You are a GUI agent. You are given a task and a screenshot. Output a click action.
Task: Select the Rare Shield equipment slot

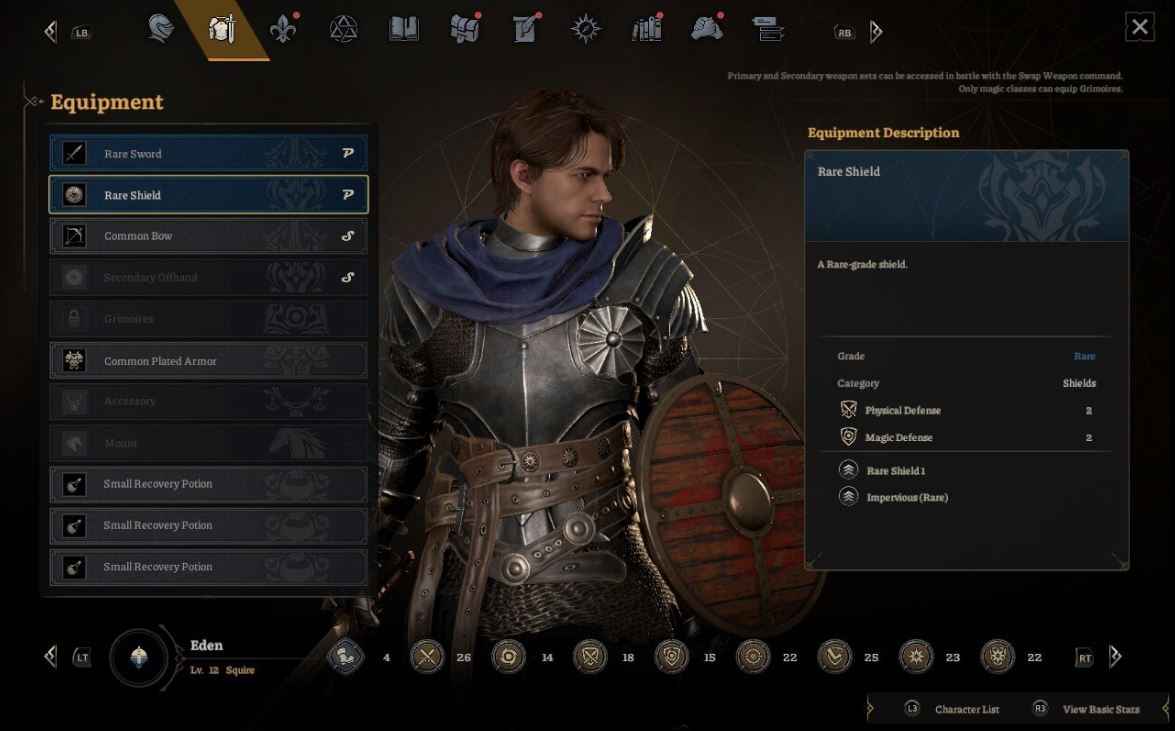click(208, 195)
